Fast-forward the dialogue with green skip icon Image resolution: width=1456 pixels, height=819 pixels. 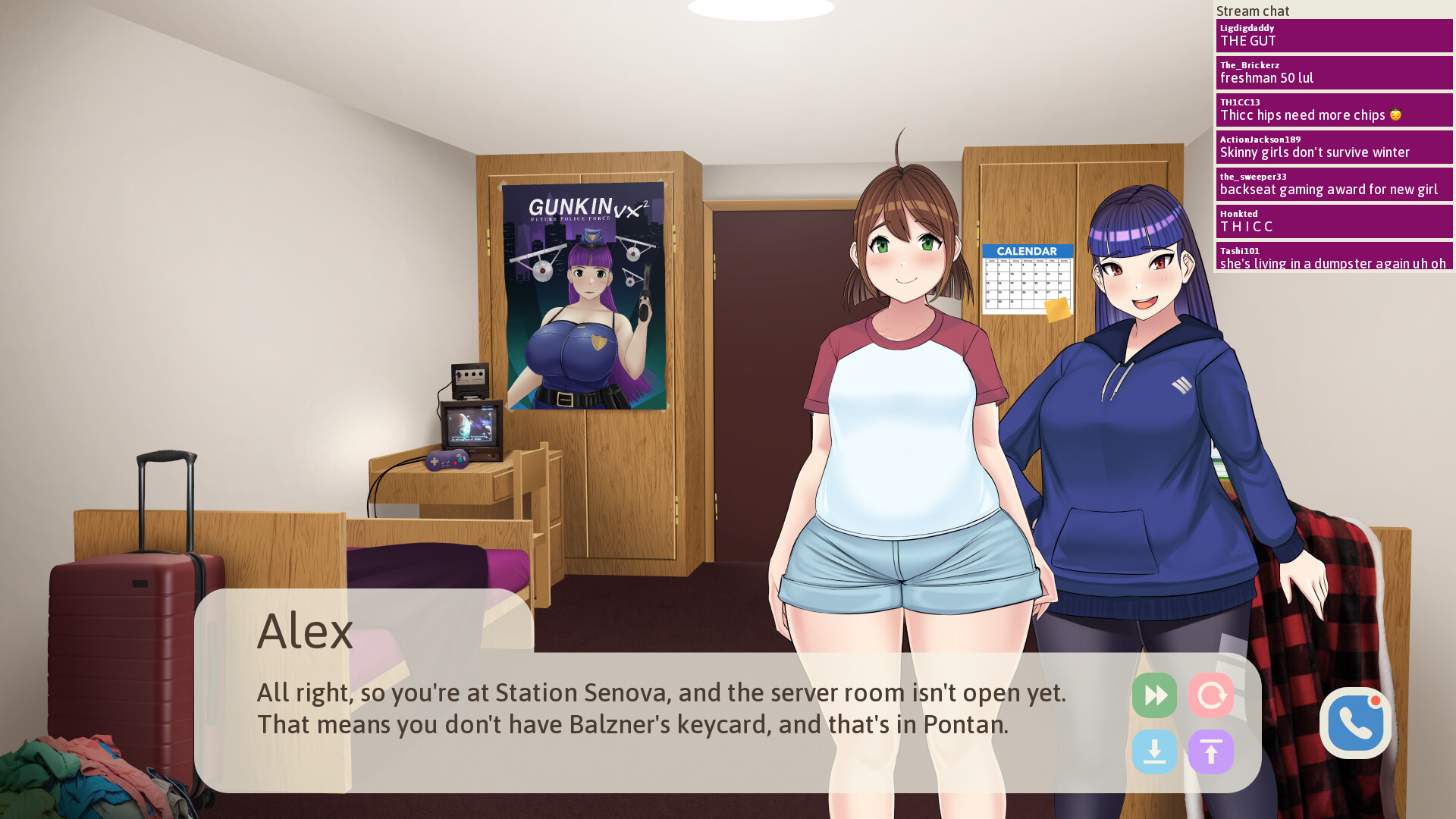[1154, 695]
